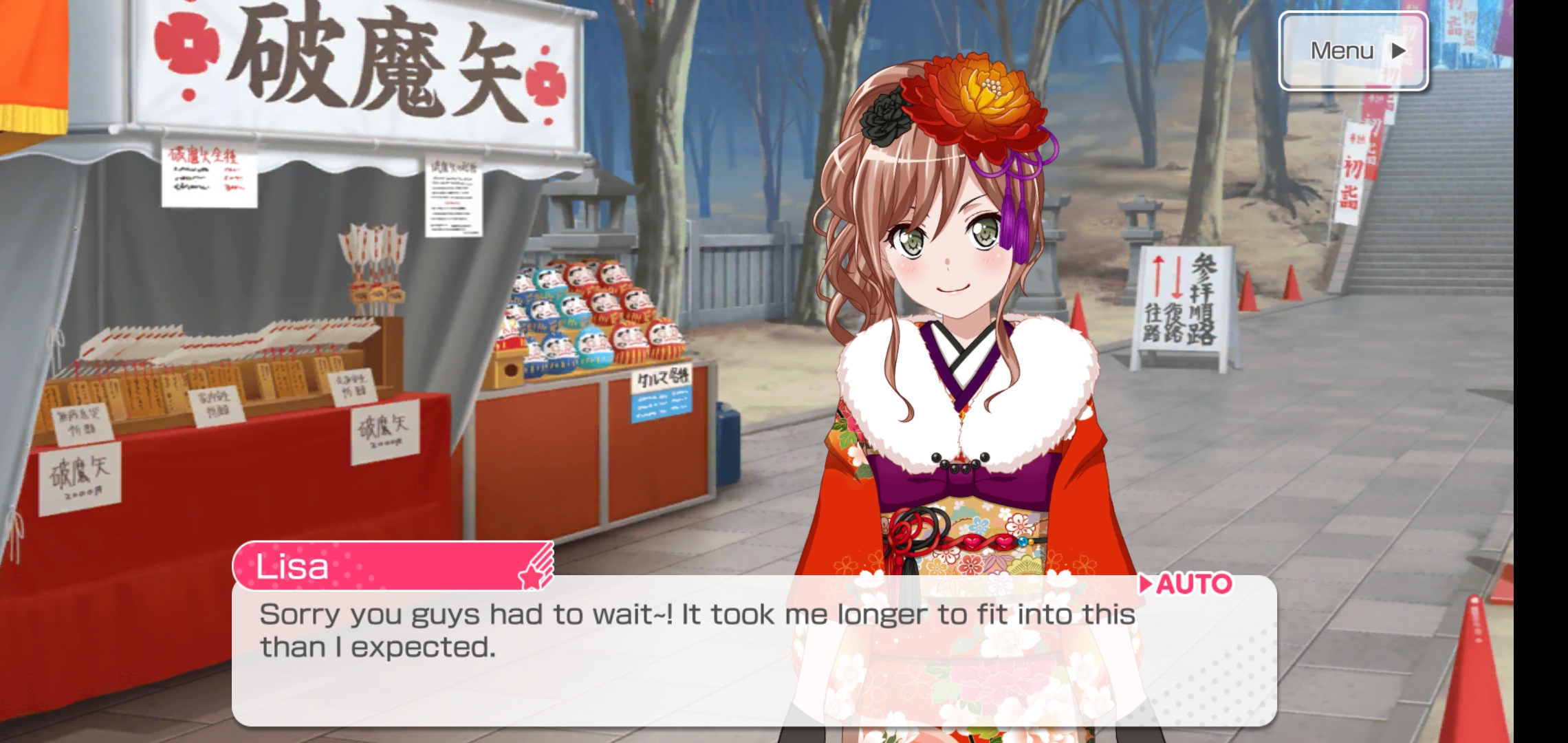Open the Menu button
Screen dimensions: 1568x743
1353,51
